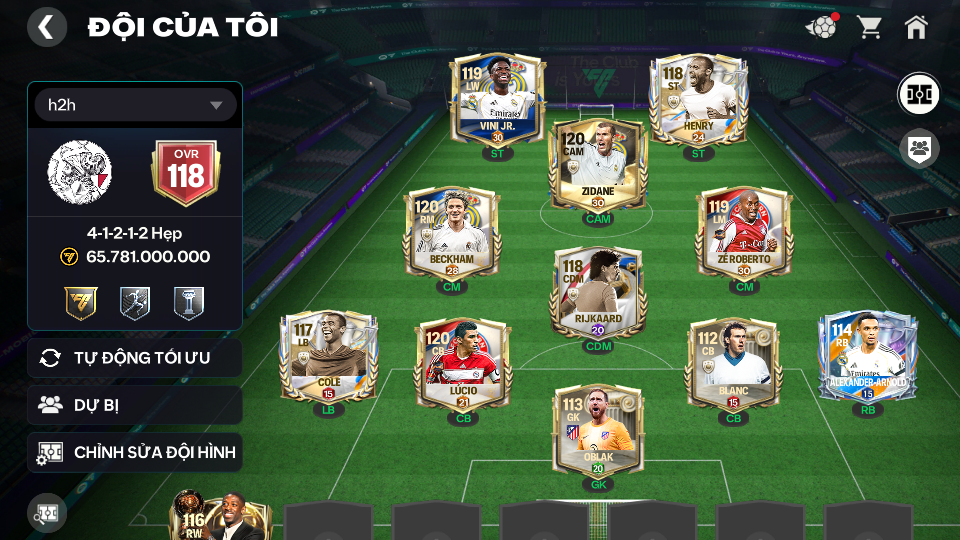Screen dimensions: 960x540
Task: Select the Alexander-Arnold card
Action: click(867, 357)
